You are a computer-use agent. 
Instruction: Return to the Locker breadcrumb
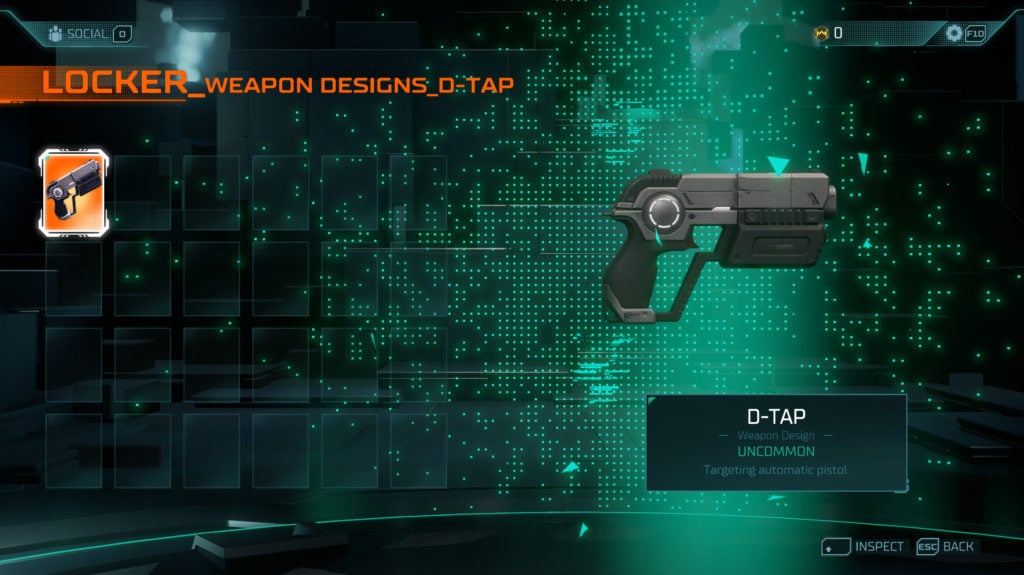(114, 84)
